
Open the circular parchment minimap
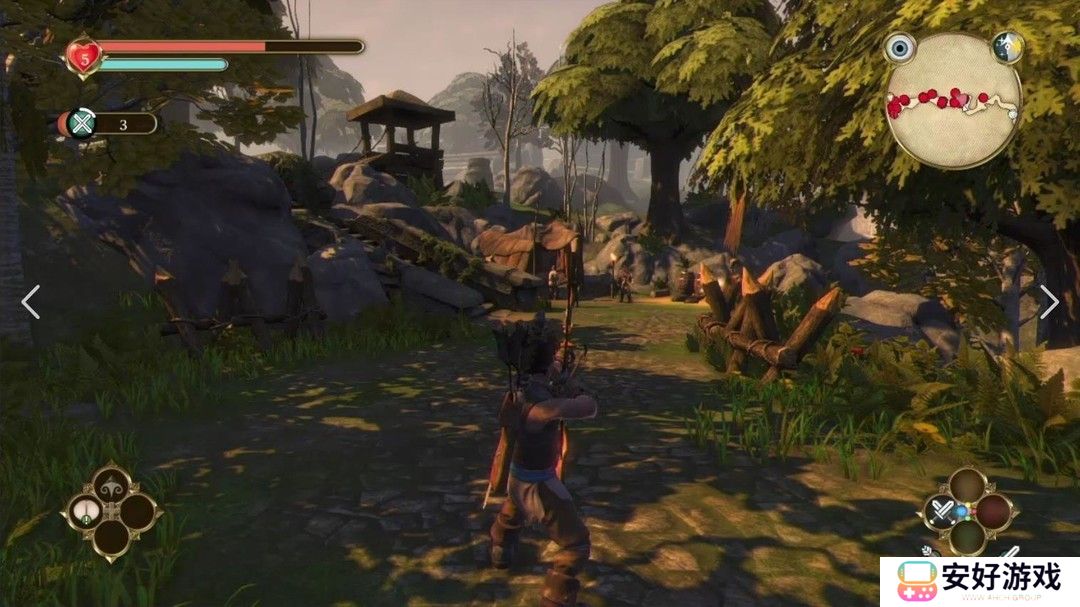click(x=953, y=102)
